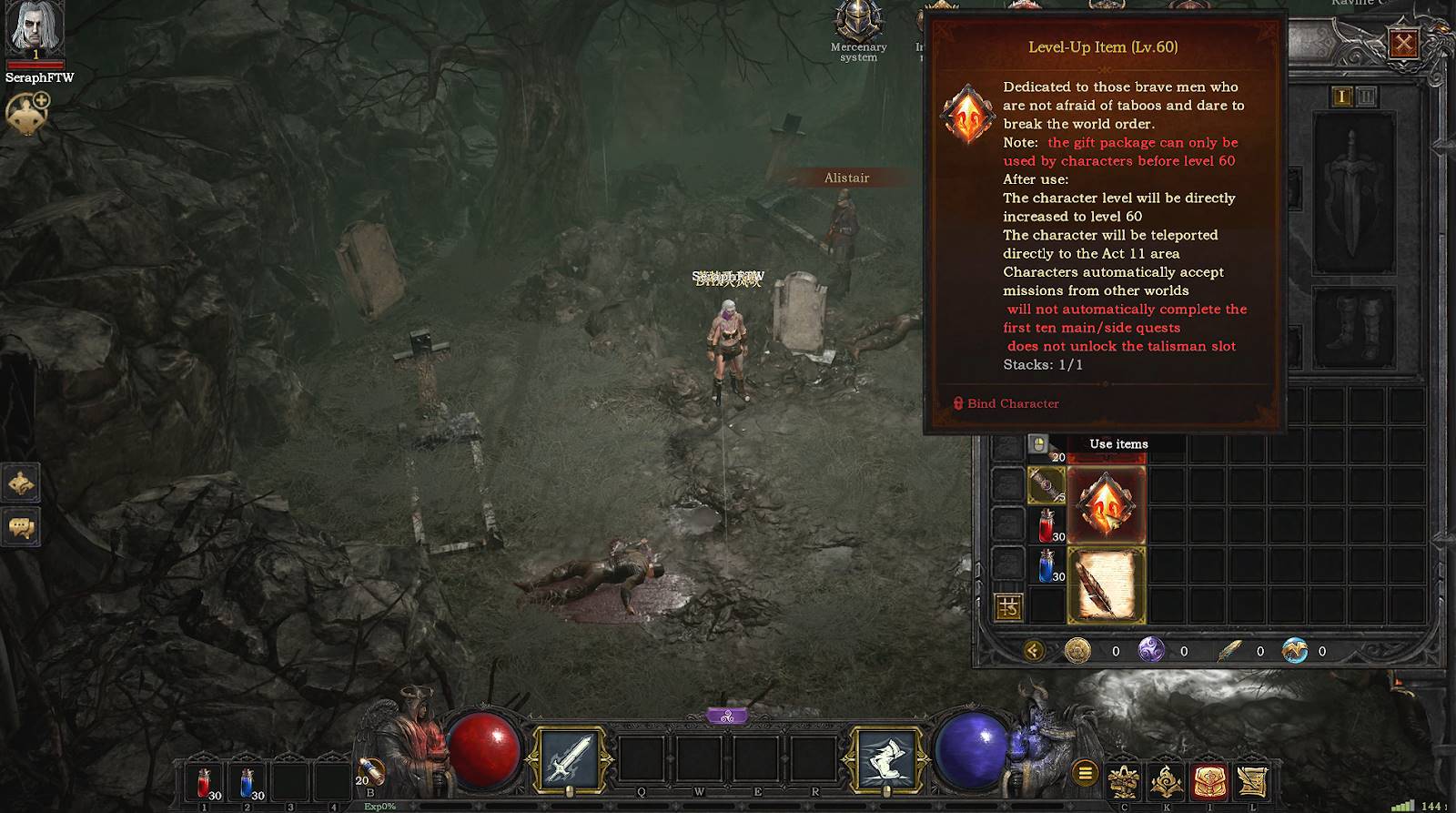Open the highlighted red bag icon
Viewport: 1456px width, 813px height.
coord(1209,781)
